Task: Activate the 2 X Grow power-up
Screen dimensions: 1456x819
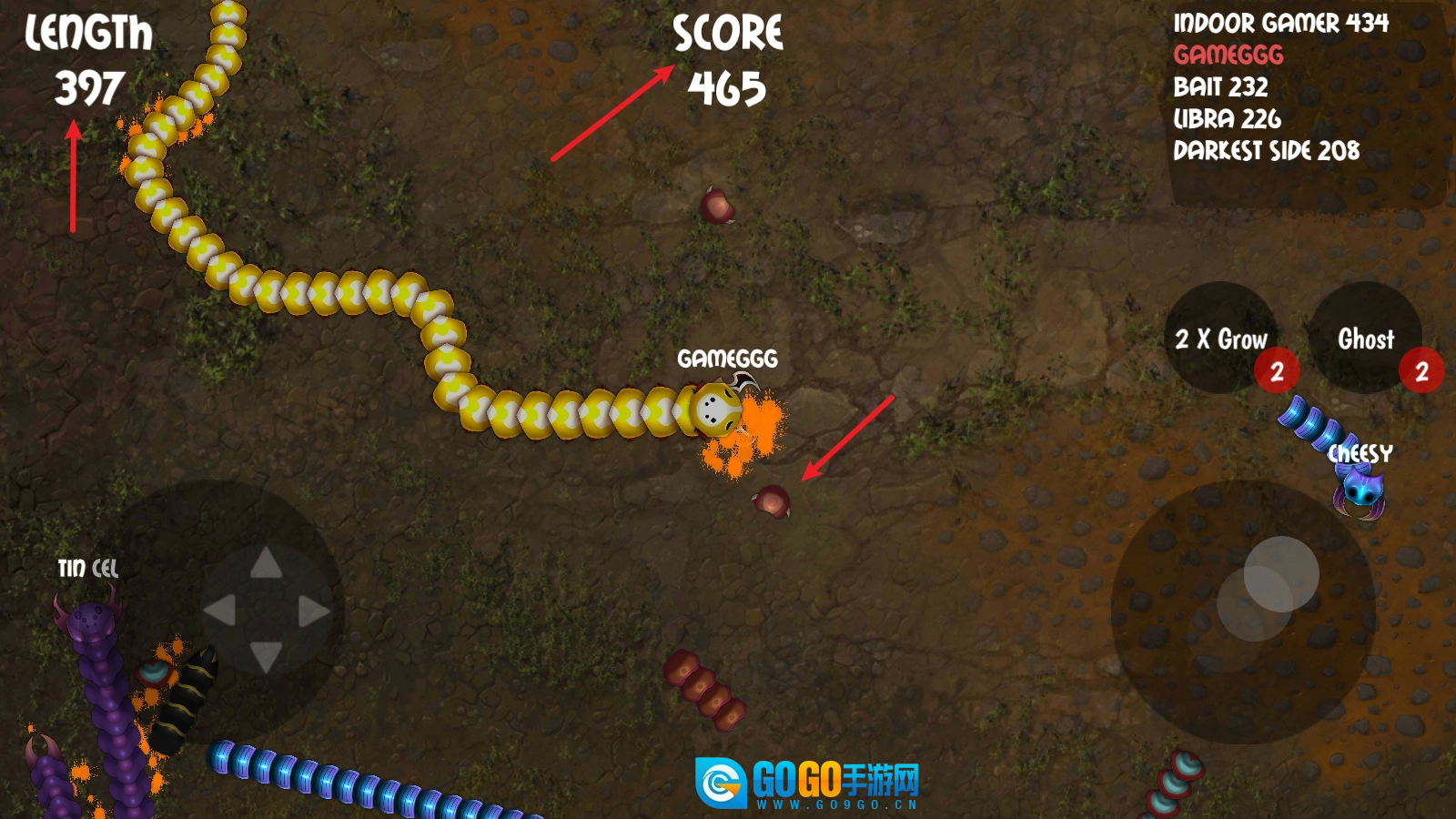Action: click(1221, 339)
